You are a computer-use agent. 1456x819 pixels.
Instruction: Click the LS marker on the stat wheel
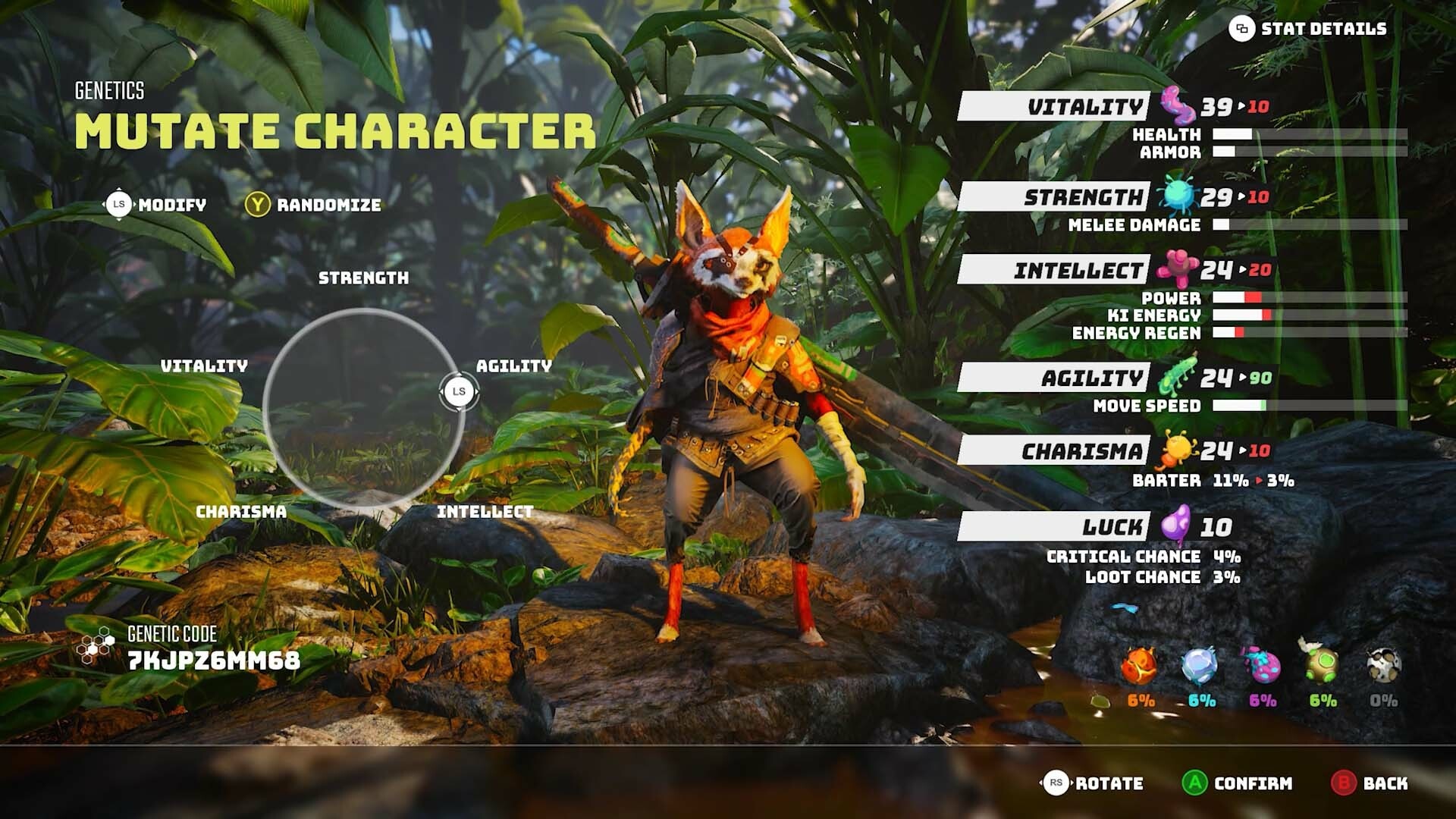pos(458,391)
